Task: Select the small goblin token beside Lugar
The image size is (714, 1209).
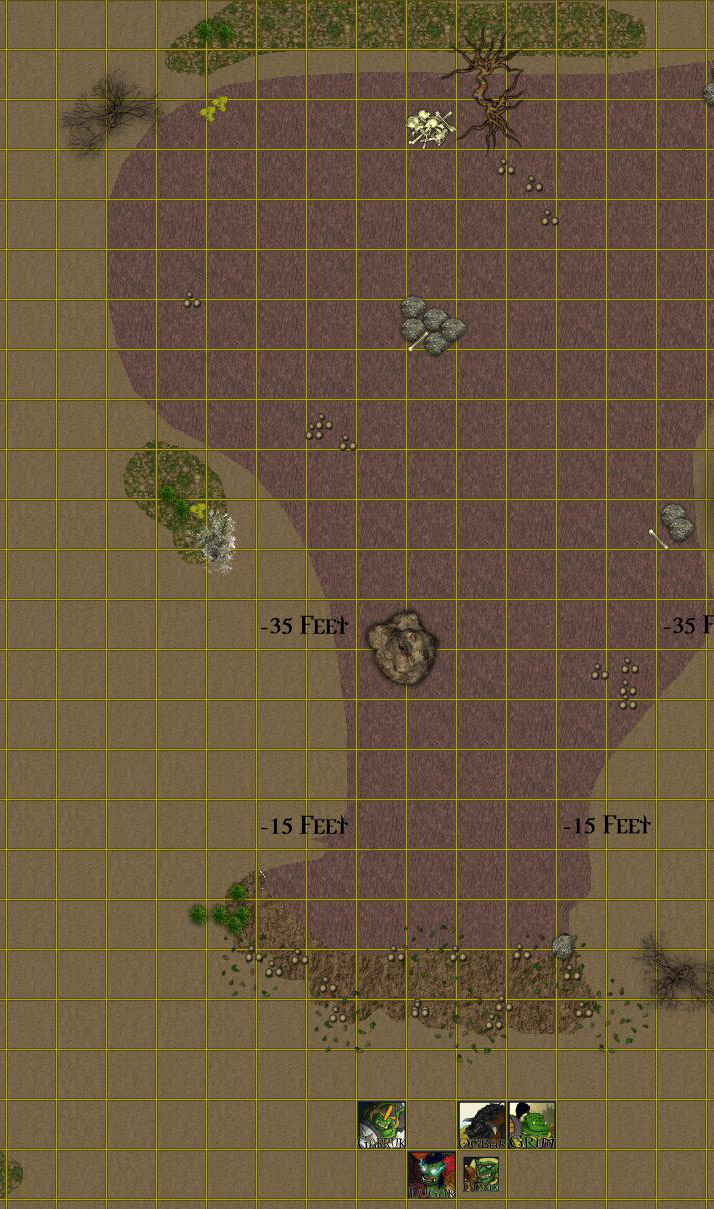Action: coord(481,1175)
